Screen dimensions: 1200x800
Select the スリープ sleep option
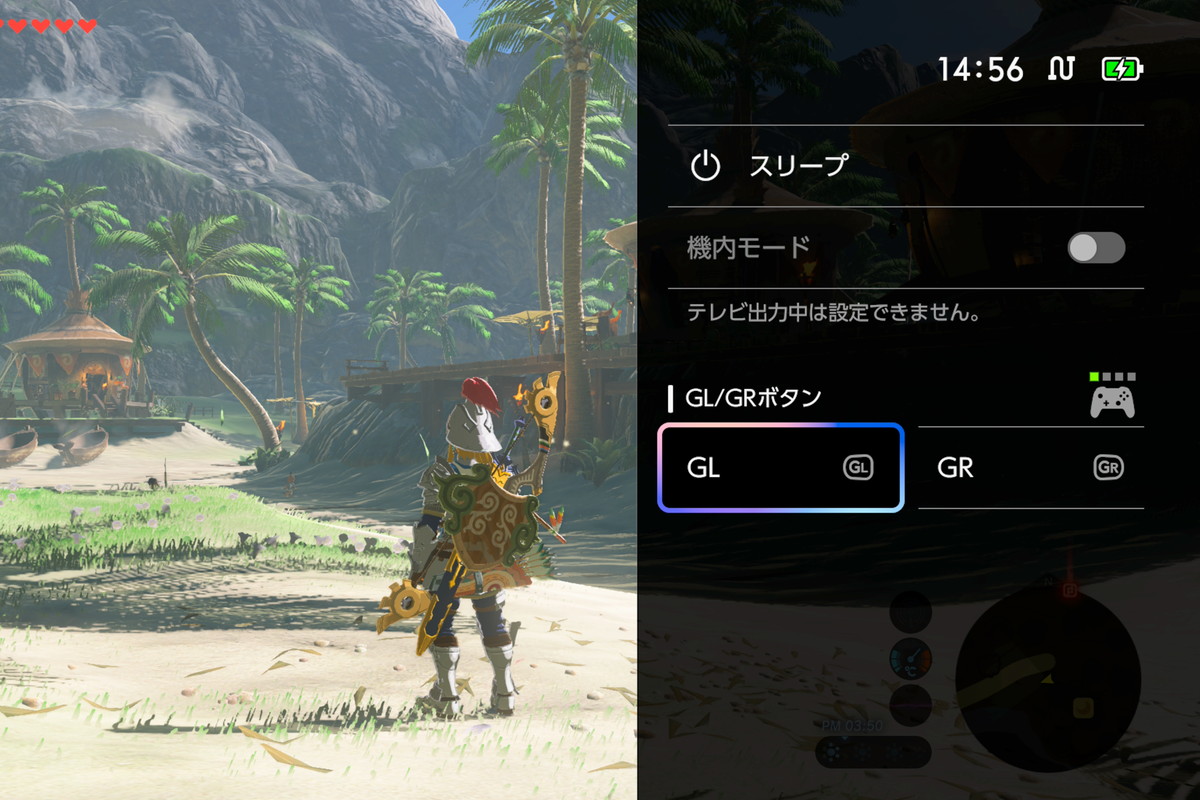pos(798,166)
